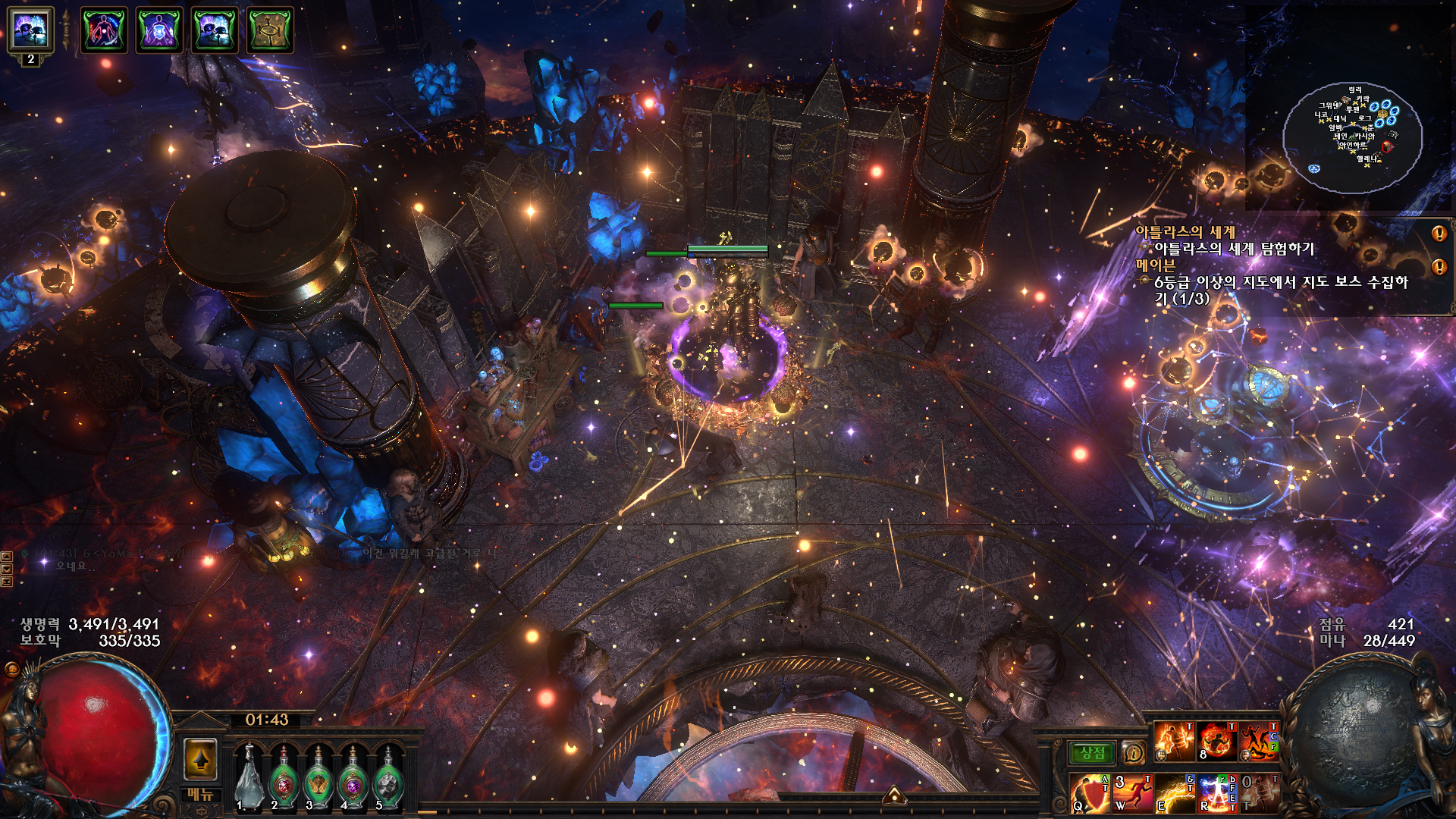Click the yellow up-arrow button above 메뉴
The image size is (1456, 819).
[x=201, y=758]
